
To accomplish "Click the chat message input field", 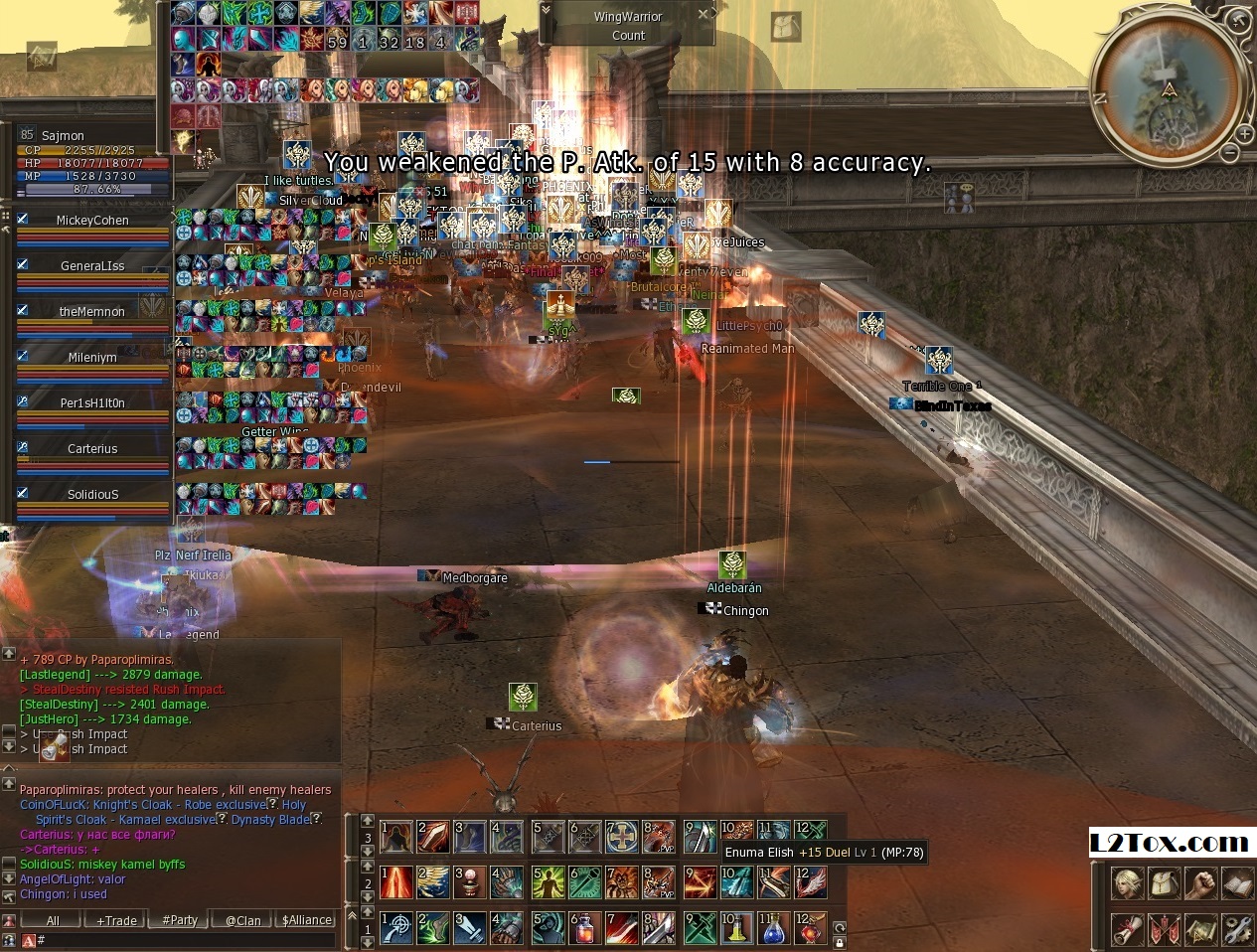I will coord(179,939).
